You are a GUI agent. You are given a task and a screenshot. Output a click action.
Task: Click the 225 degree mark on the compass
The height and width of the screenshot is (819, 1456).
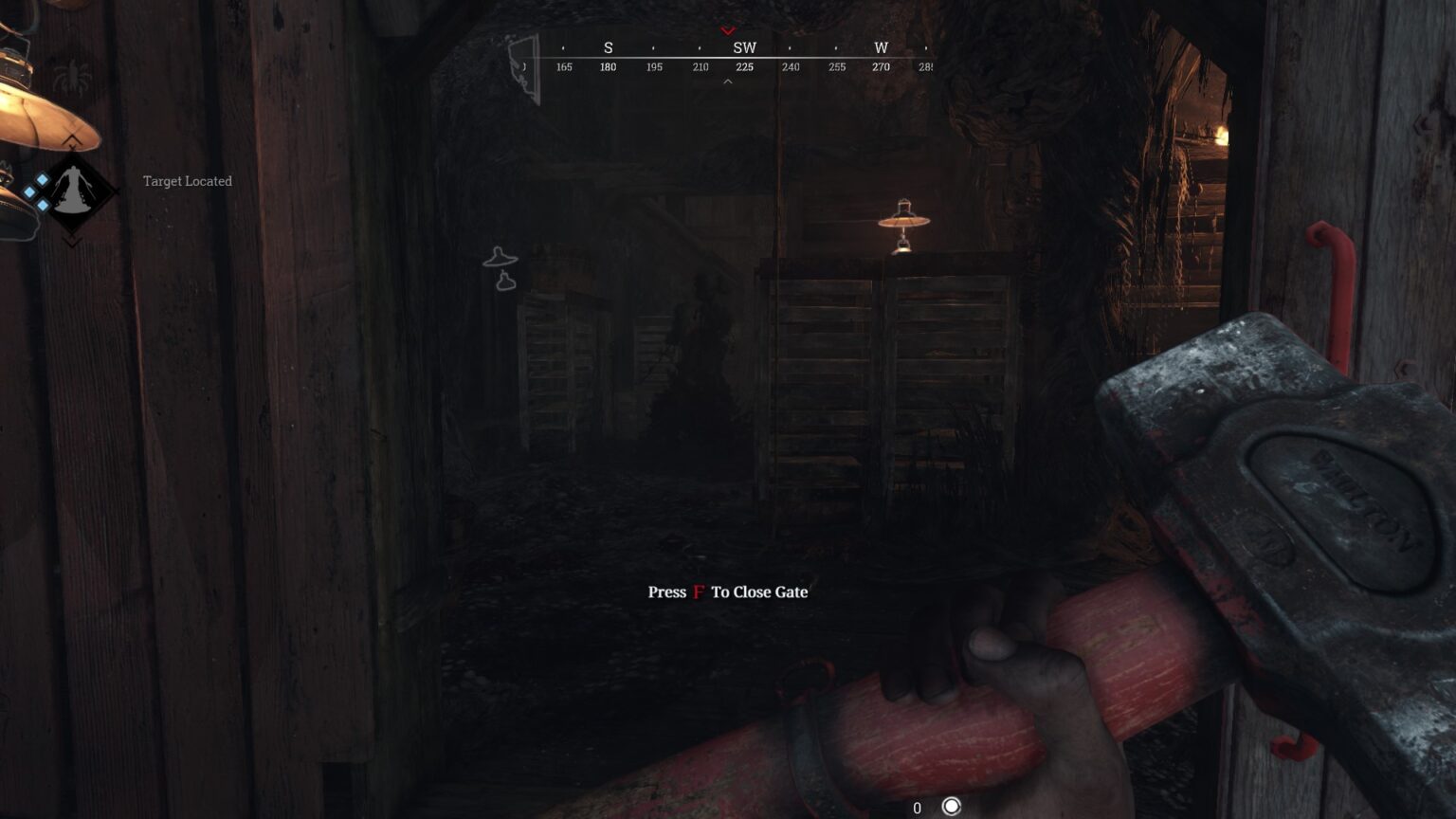743,66
